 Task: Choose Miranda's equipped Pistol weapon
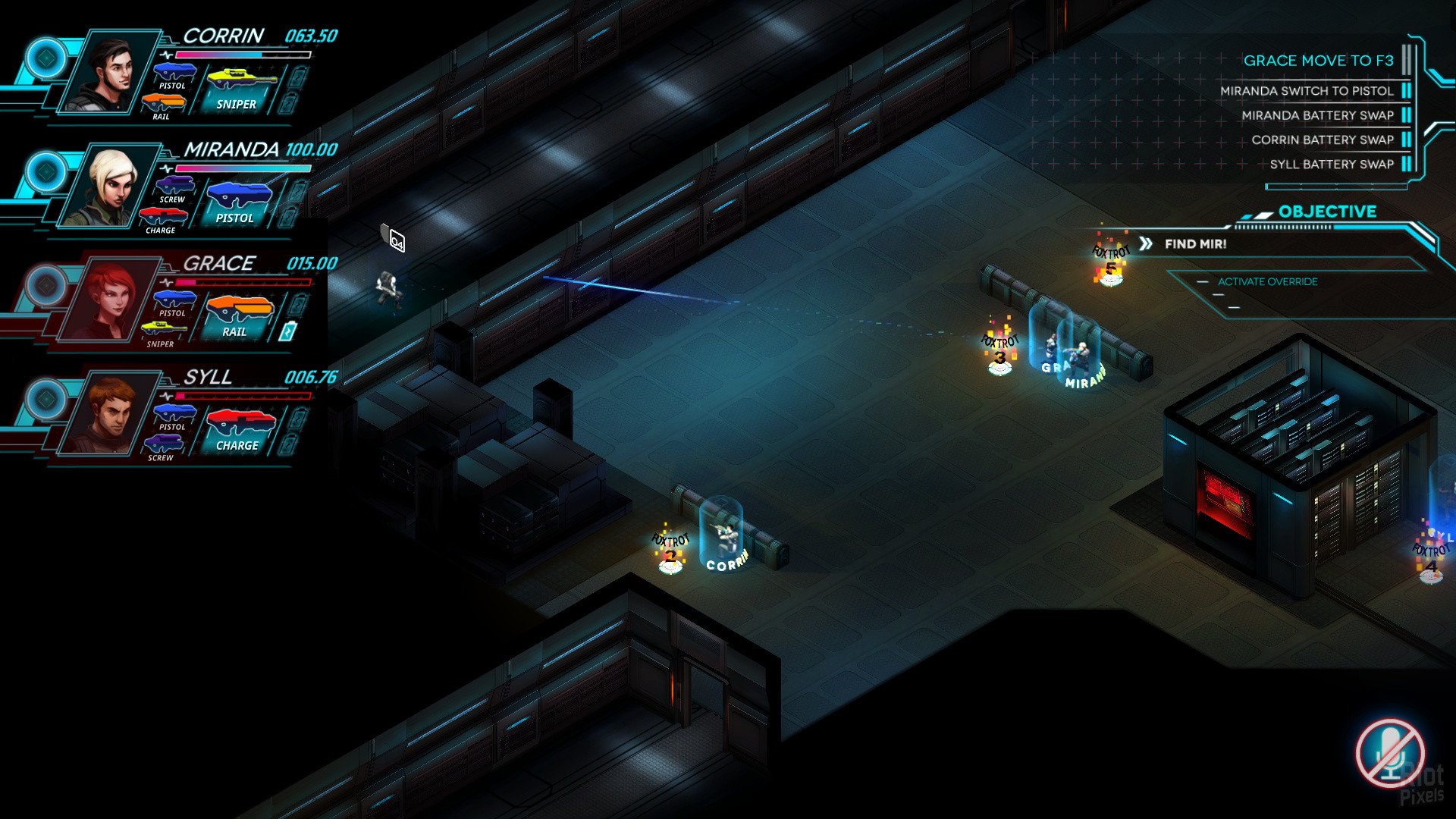(237, 202)
